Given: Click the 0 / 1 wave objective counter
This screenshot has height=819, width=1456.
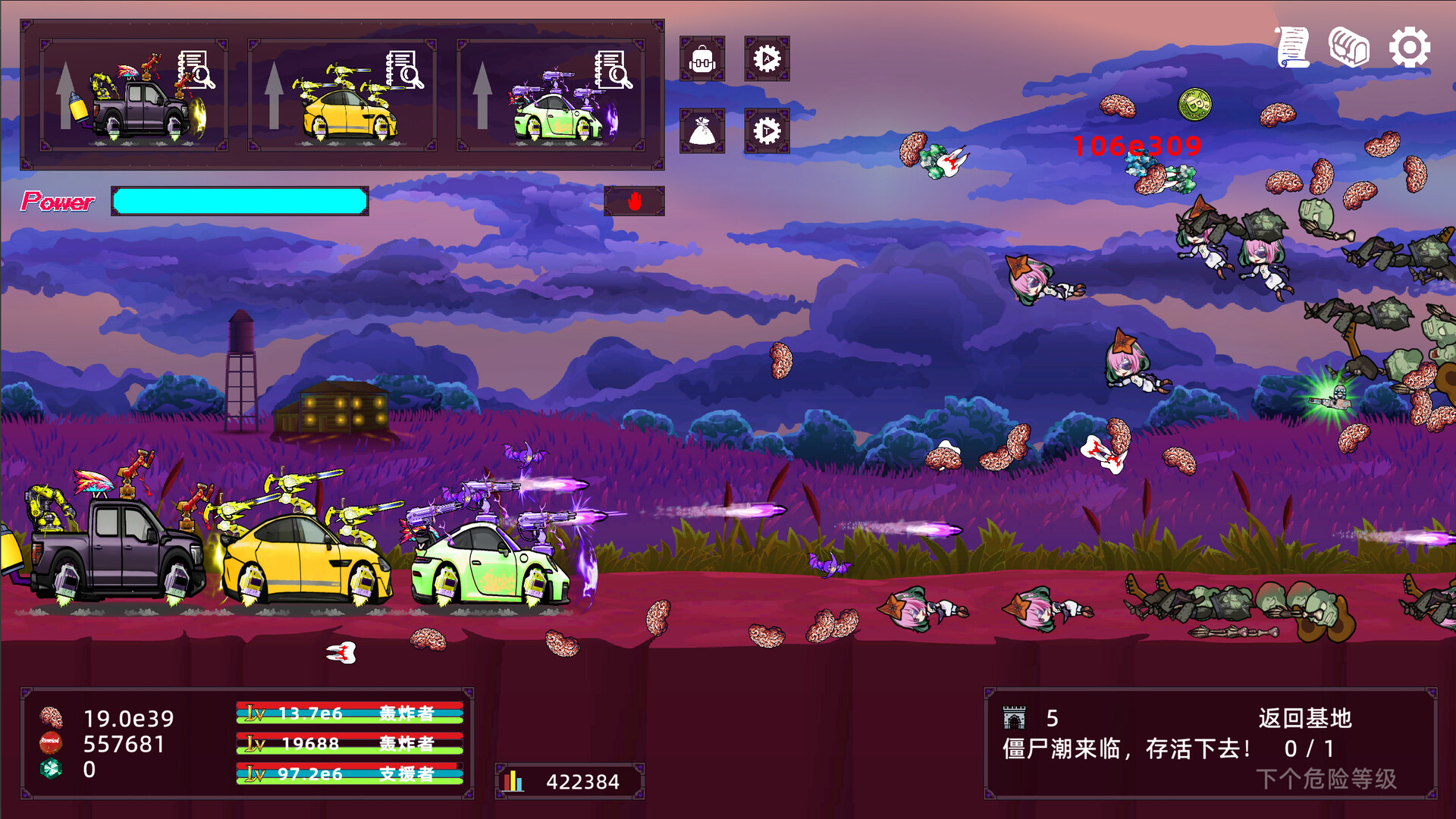Looking at the screenshot, I should [x=1308, y=747].
